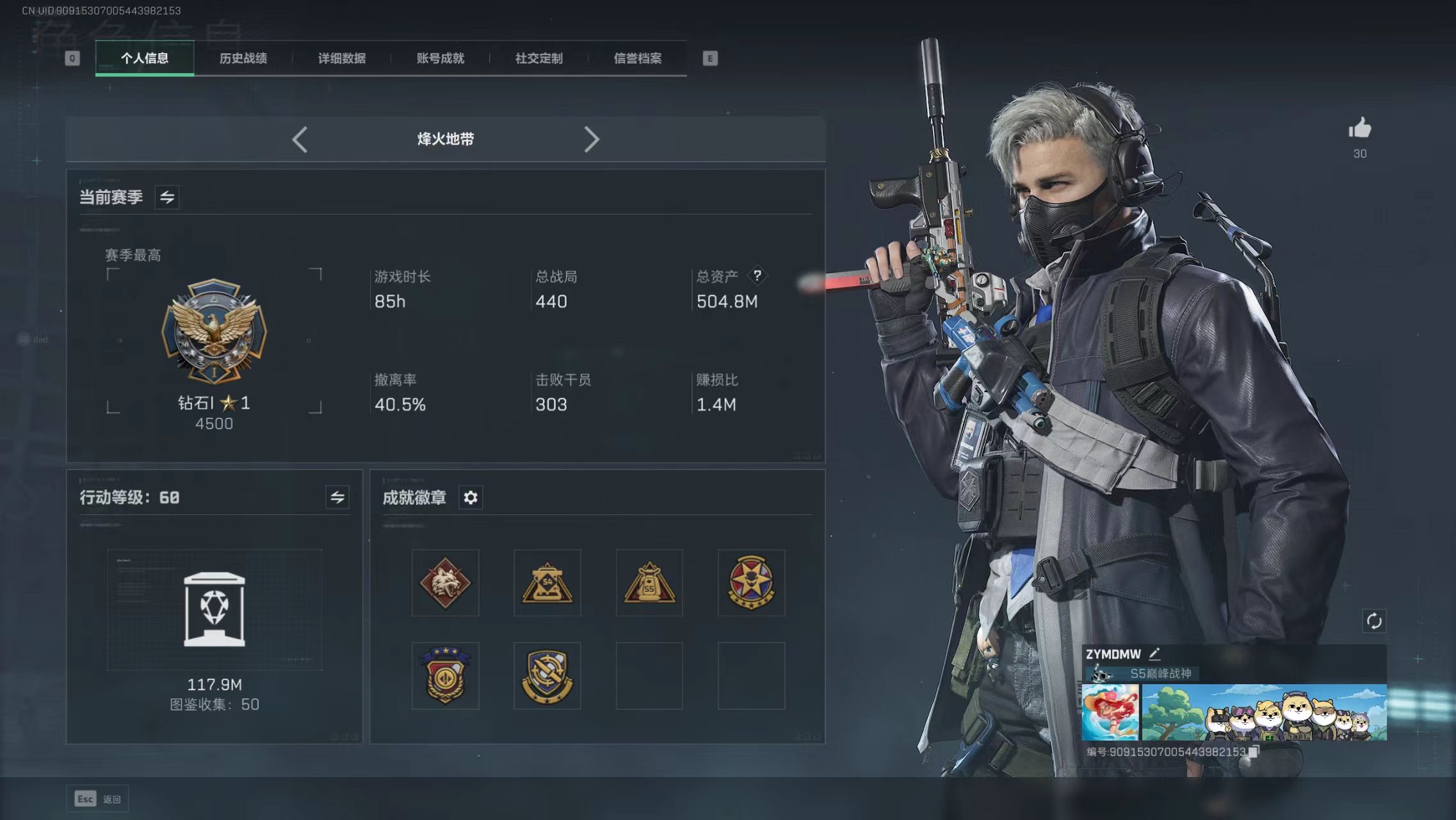Click the Esc 返回 button

pyautogui.click(x=97, y=798)
